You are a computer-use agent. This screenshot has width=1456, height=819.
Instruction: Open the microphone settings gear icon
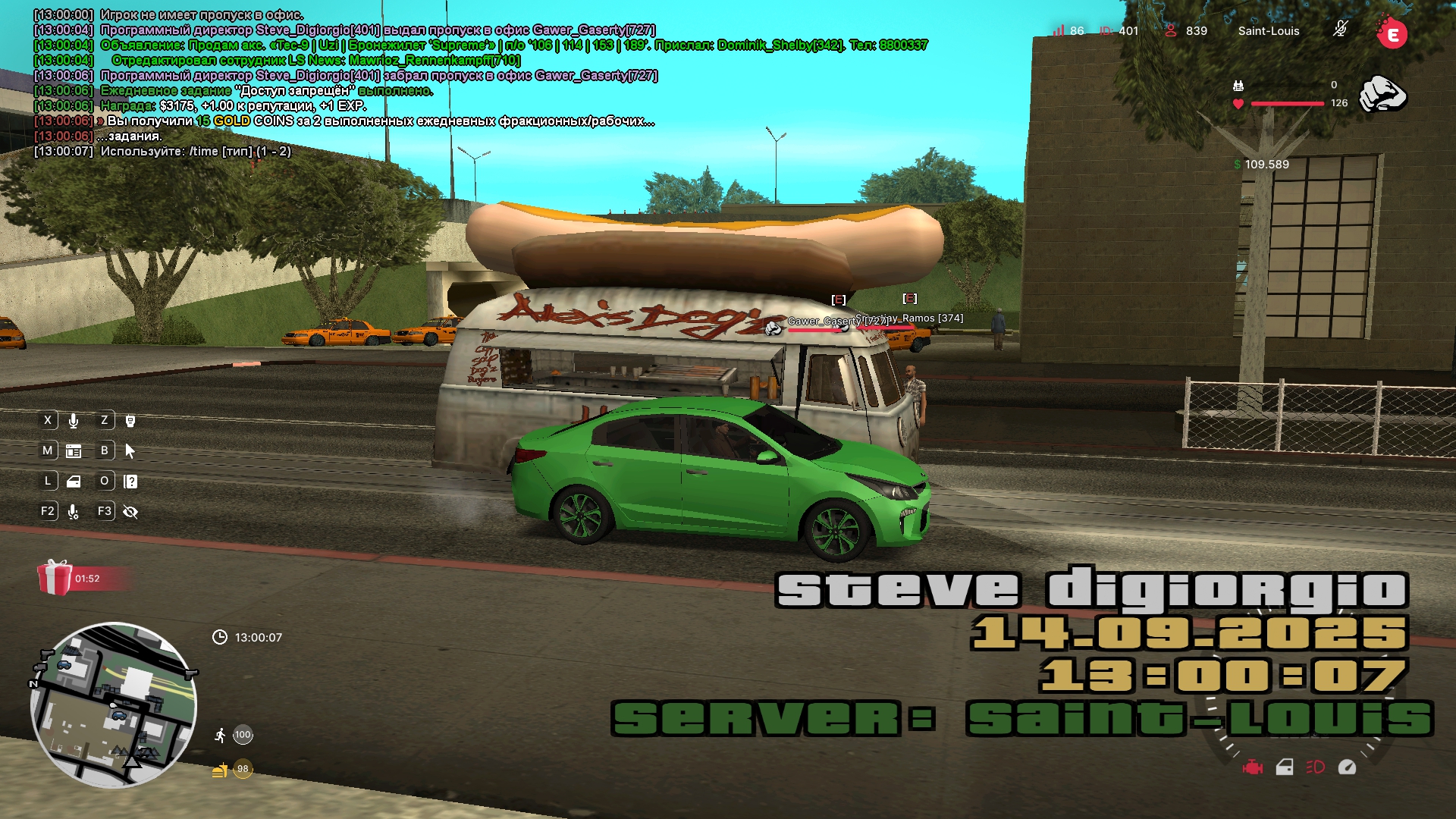[x=74, y=512]
